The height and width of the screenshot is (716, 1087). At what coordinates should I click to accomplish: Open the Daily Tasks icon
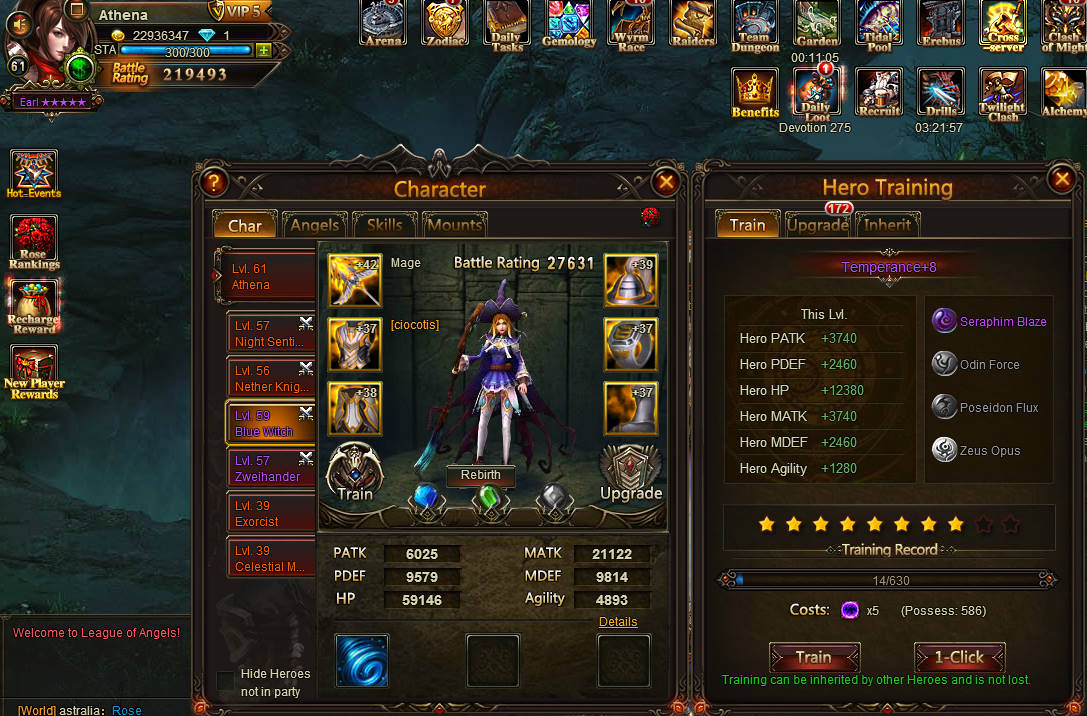coord(507,26)
